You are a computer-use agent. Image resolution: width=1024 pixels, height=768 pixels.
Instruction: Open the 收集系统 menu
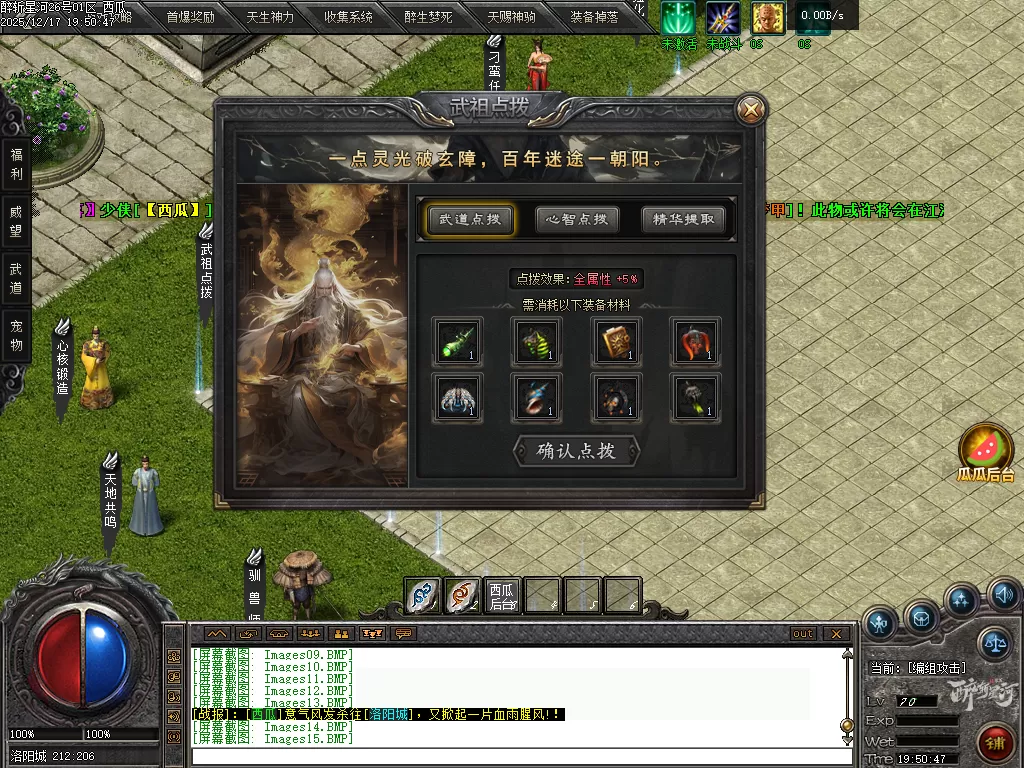[349, 17]
